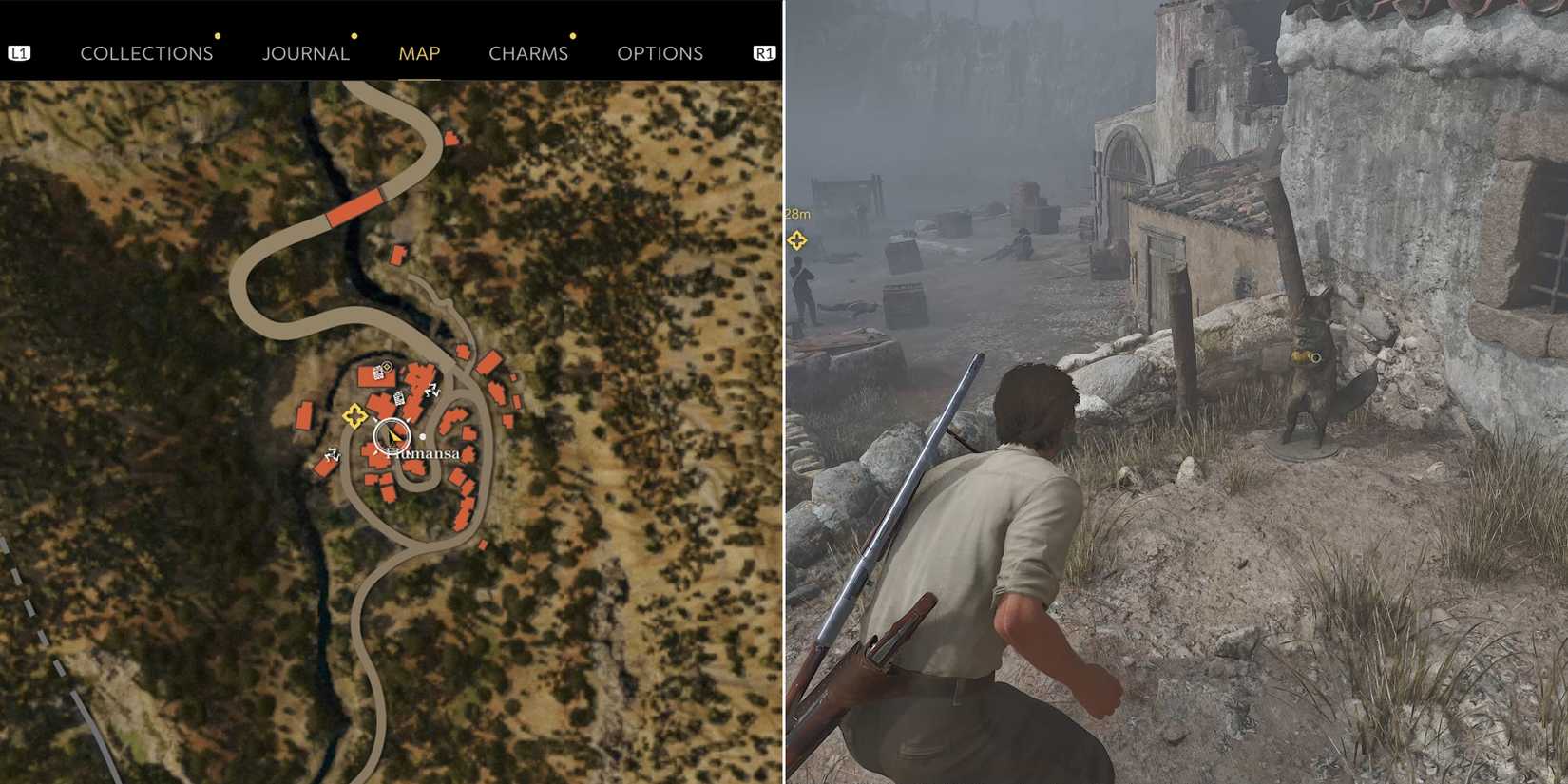The image size is (1568, 784).
Task: Click the notification dot above CHARMS
Action: tap(572, 36)
